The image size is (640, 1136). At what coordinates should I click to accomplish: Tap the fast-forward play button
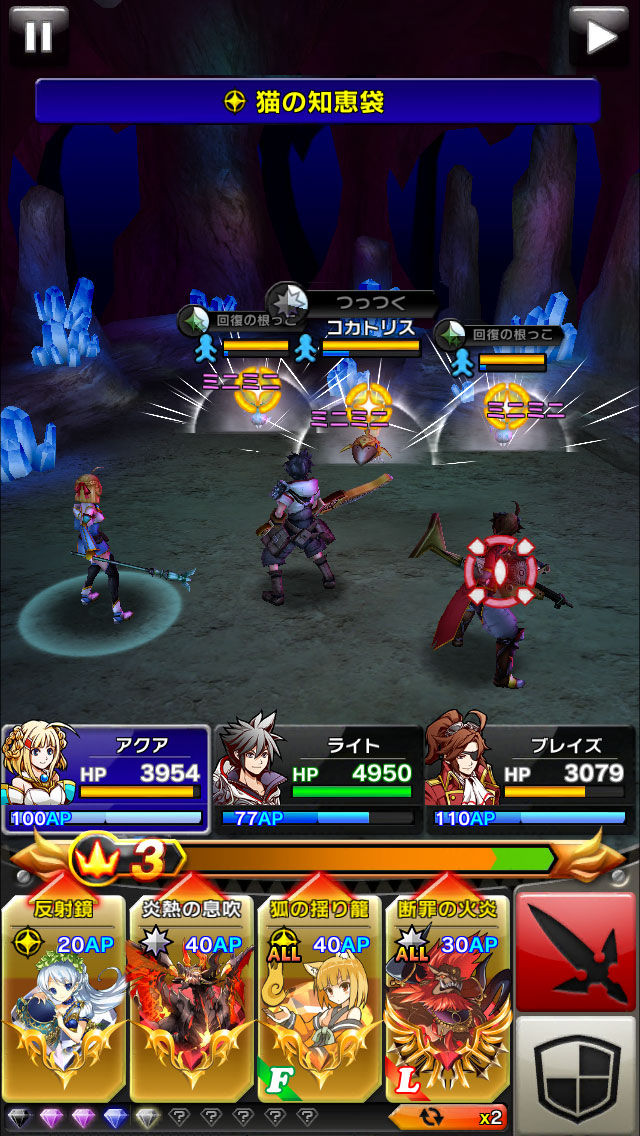point(600,36)
